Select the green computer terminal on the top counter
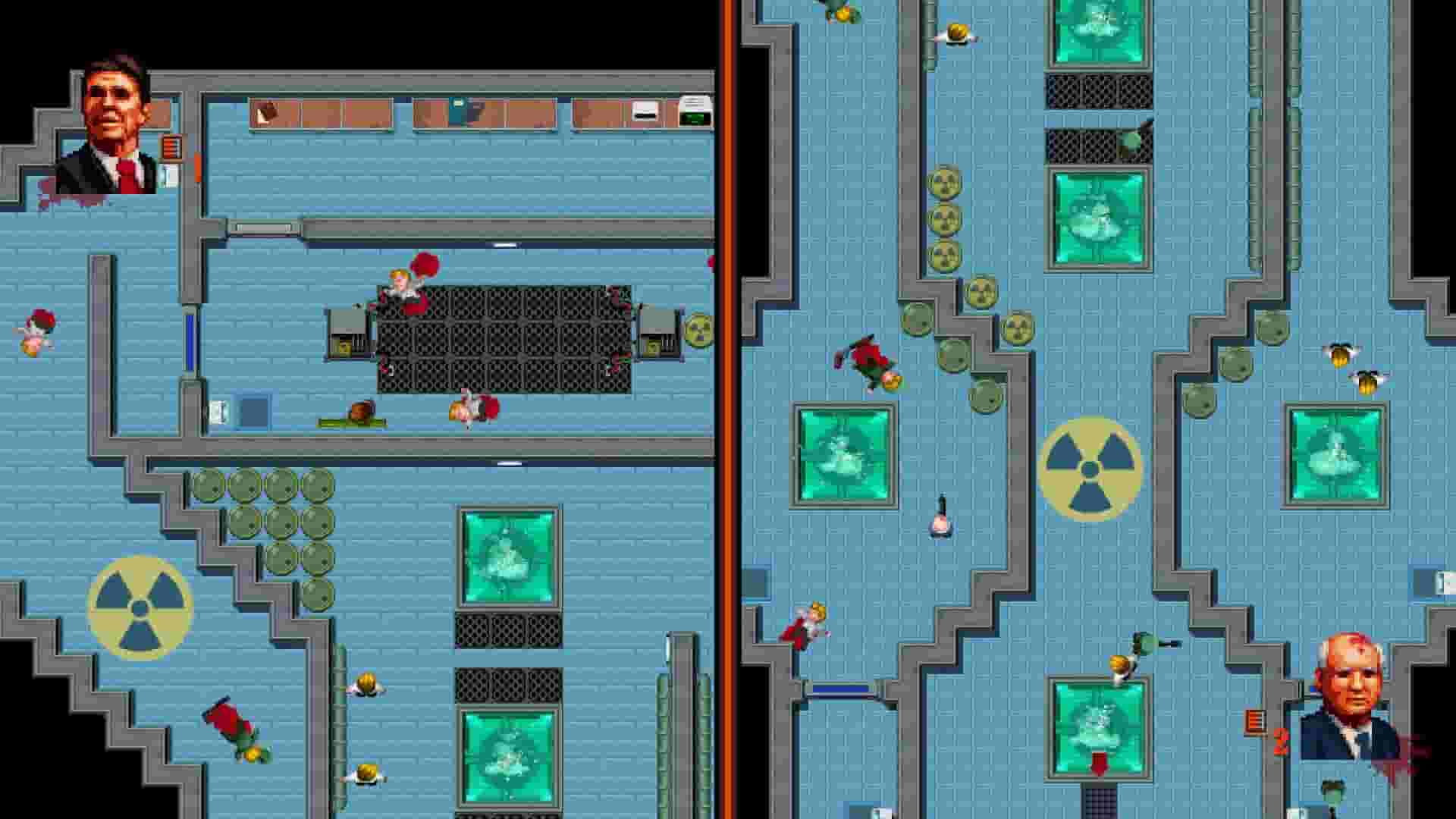 pos(696,116)
